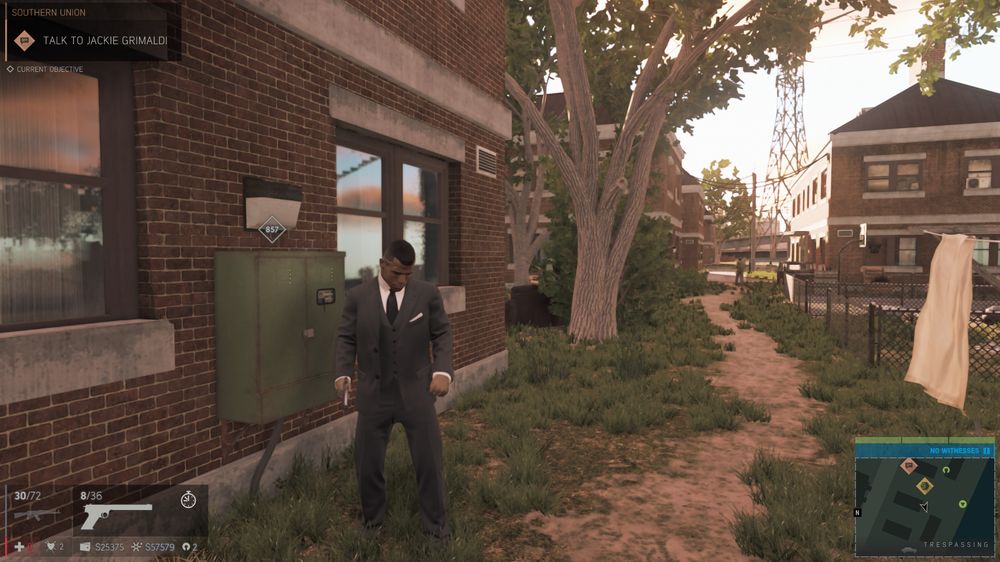The image size is (1000, 562).
Task: Click the yellow diamond marker on minimap
Action: [925, 486]
